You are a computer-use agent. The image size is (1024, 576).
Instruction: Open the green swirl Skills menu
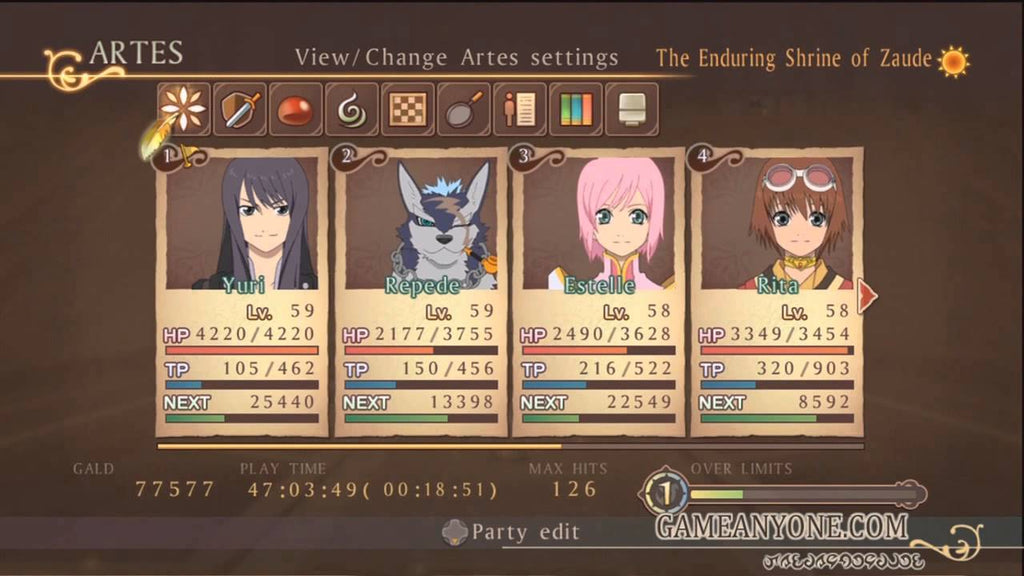click(x=352, y=109)
